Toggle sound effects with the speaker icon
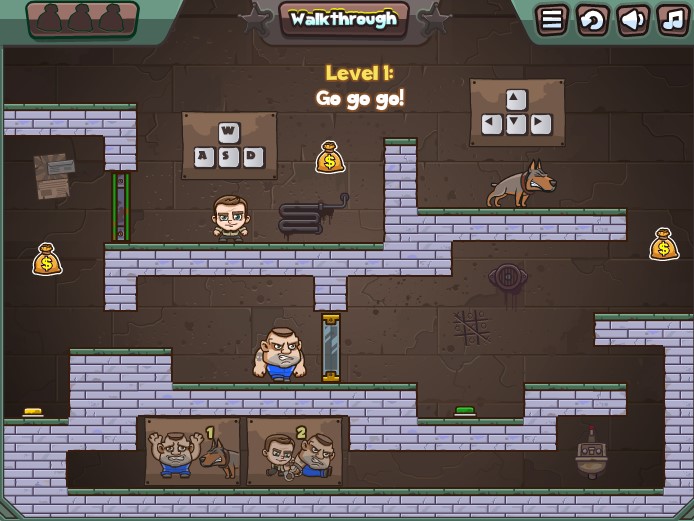Viewport: 694px width, 521px height. point(632,19)
